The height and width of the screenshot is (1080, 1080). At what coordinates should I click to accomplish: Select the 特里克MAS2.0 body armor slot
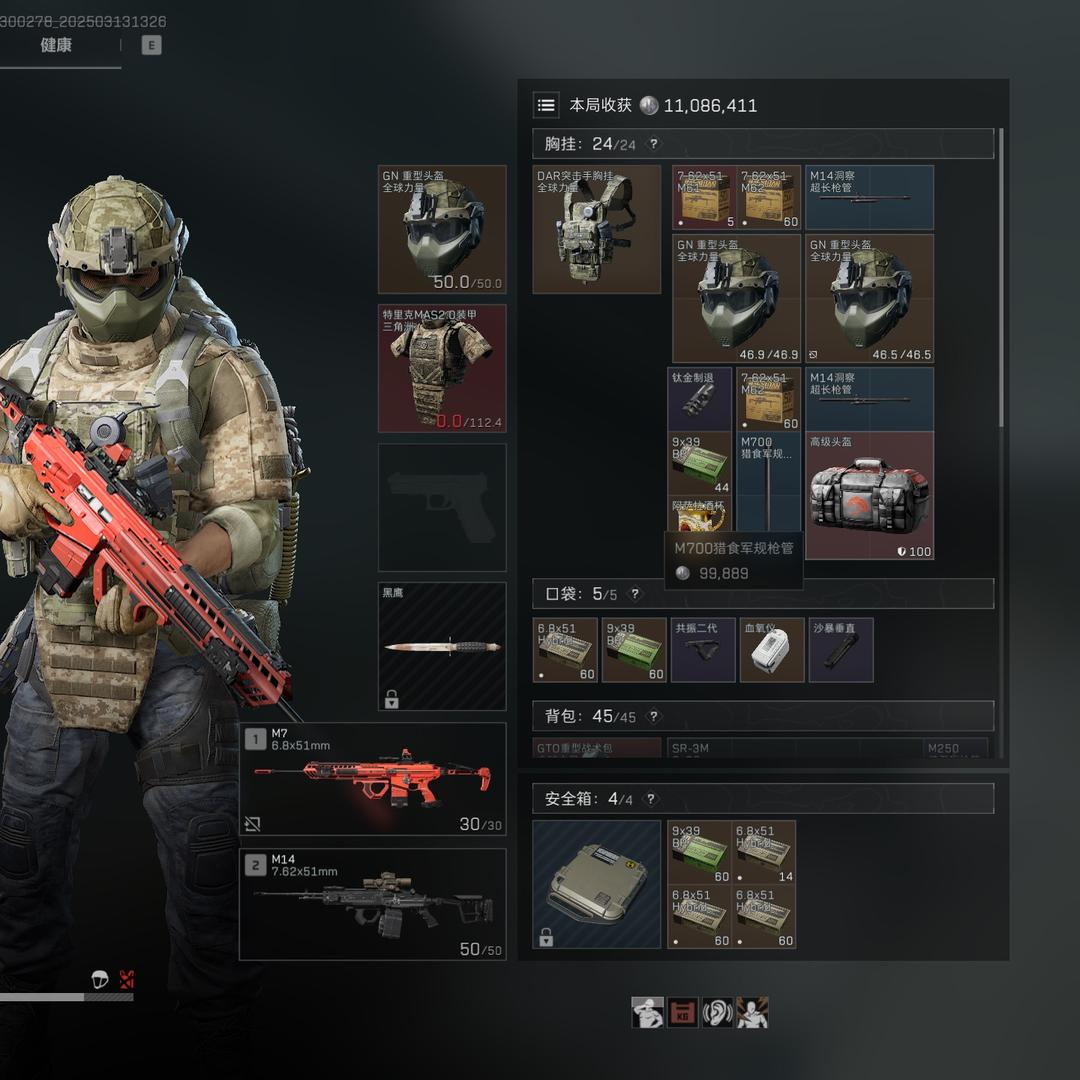(x=442, y=369)
